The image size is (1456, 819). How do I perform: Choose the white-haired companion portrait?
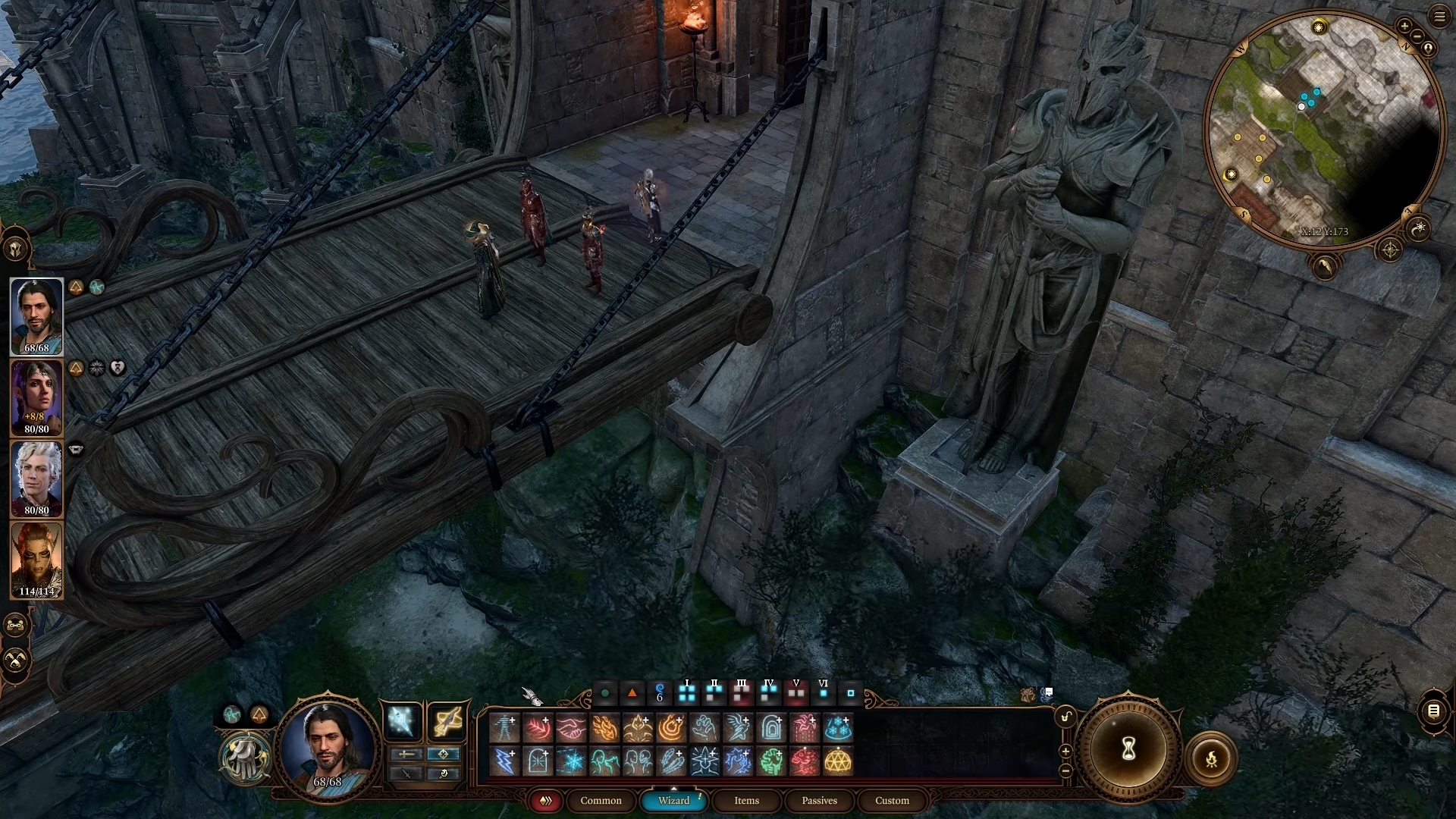(36, 479)
